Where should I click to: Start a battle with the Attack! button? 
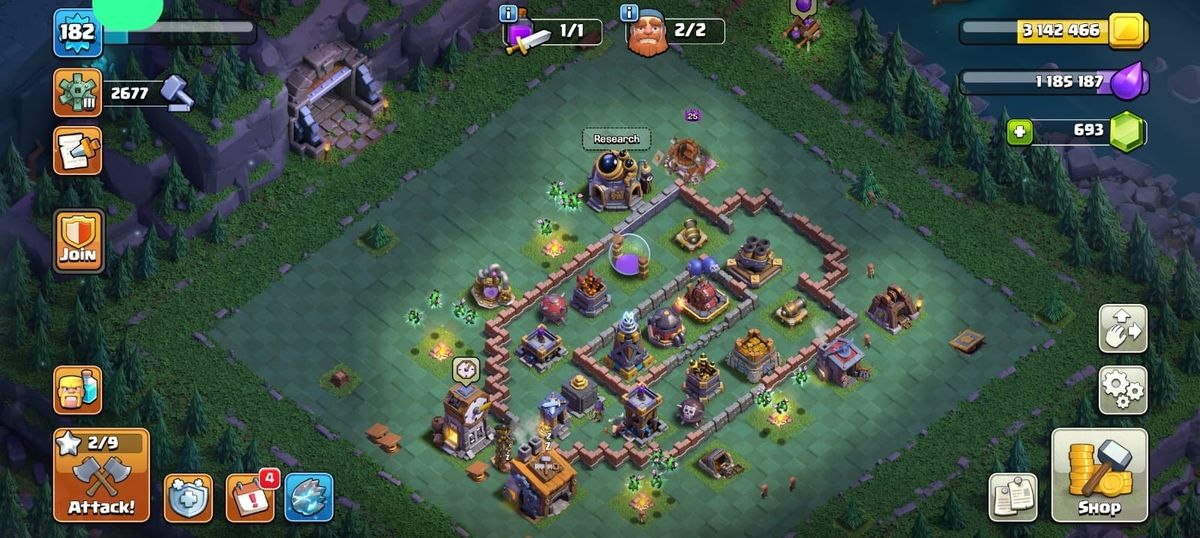[101, 475]
